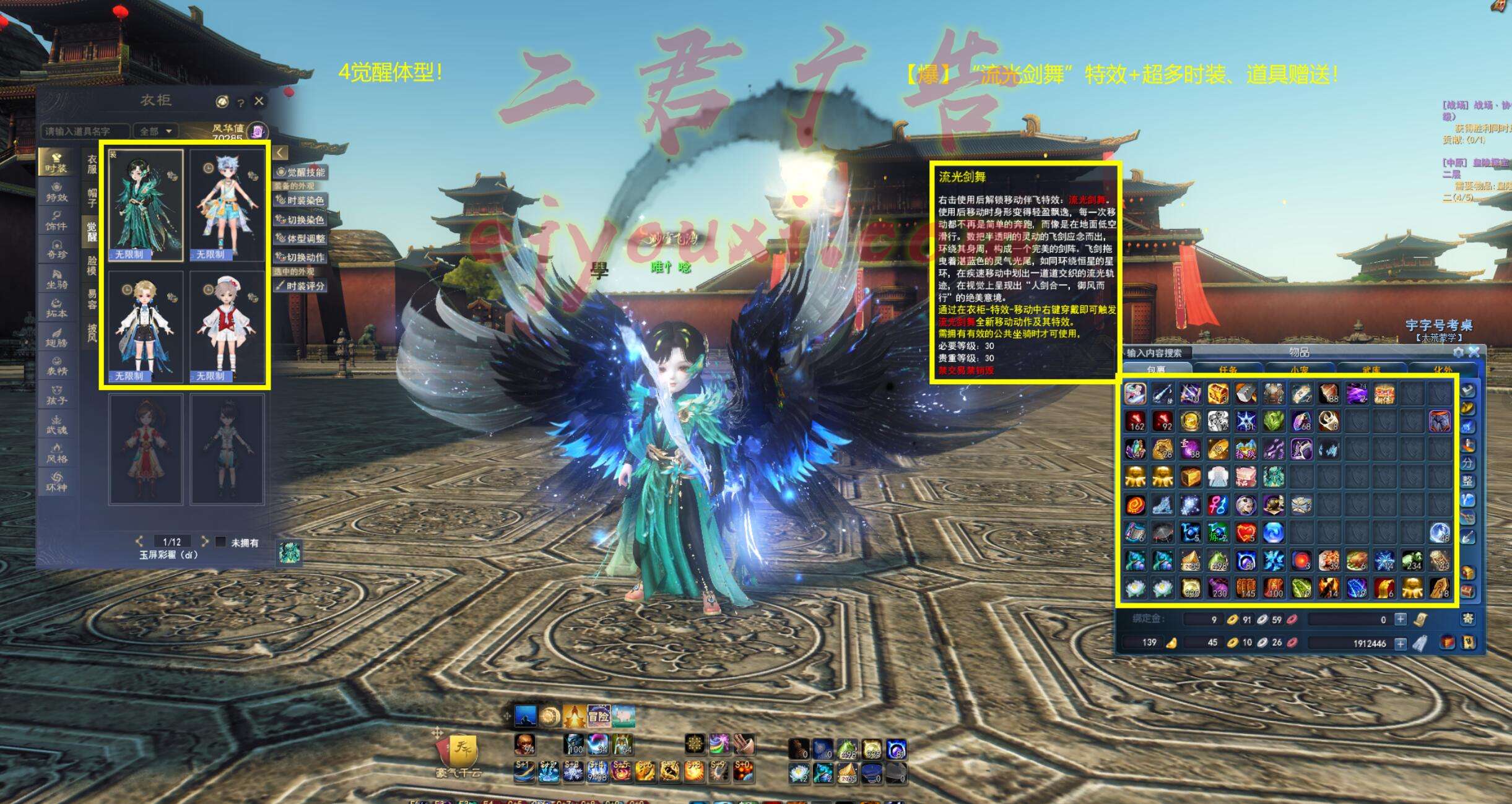Open the 坐骑 mounts category

point(57,280)
